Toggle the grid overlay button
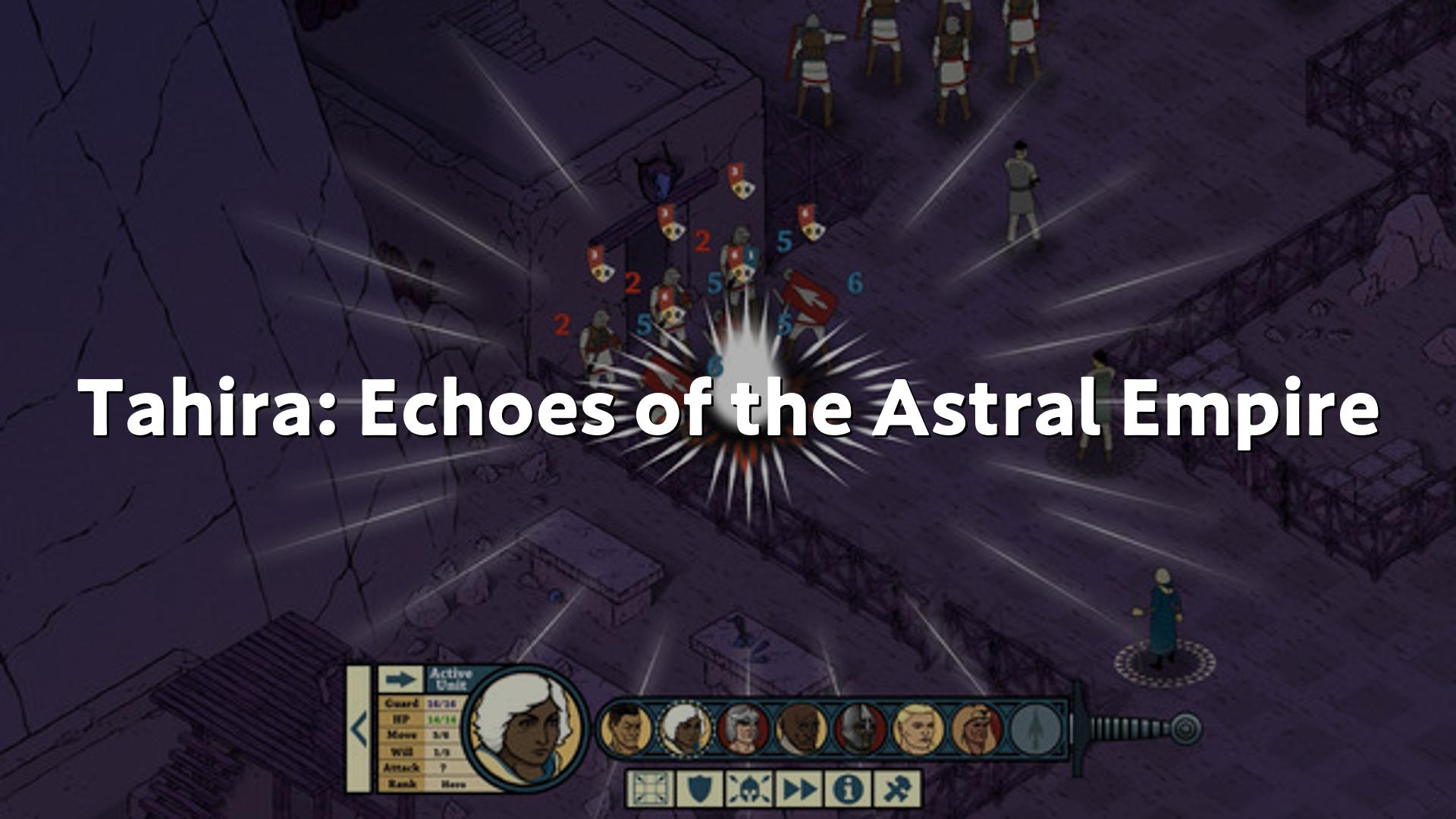Viewport: 1456px width, 819px height. 648,789
